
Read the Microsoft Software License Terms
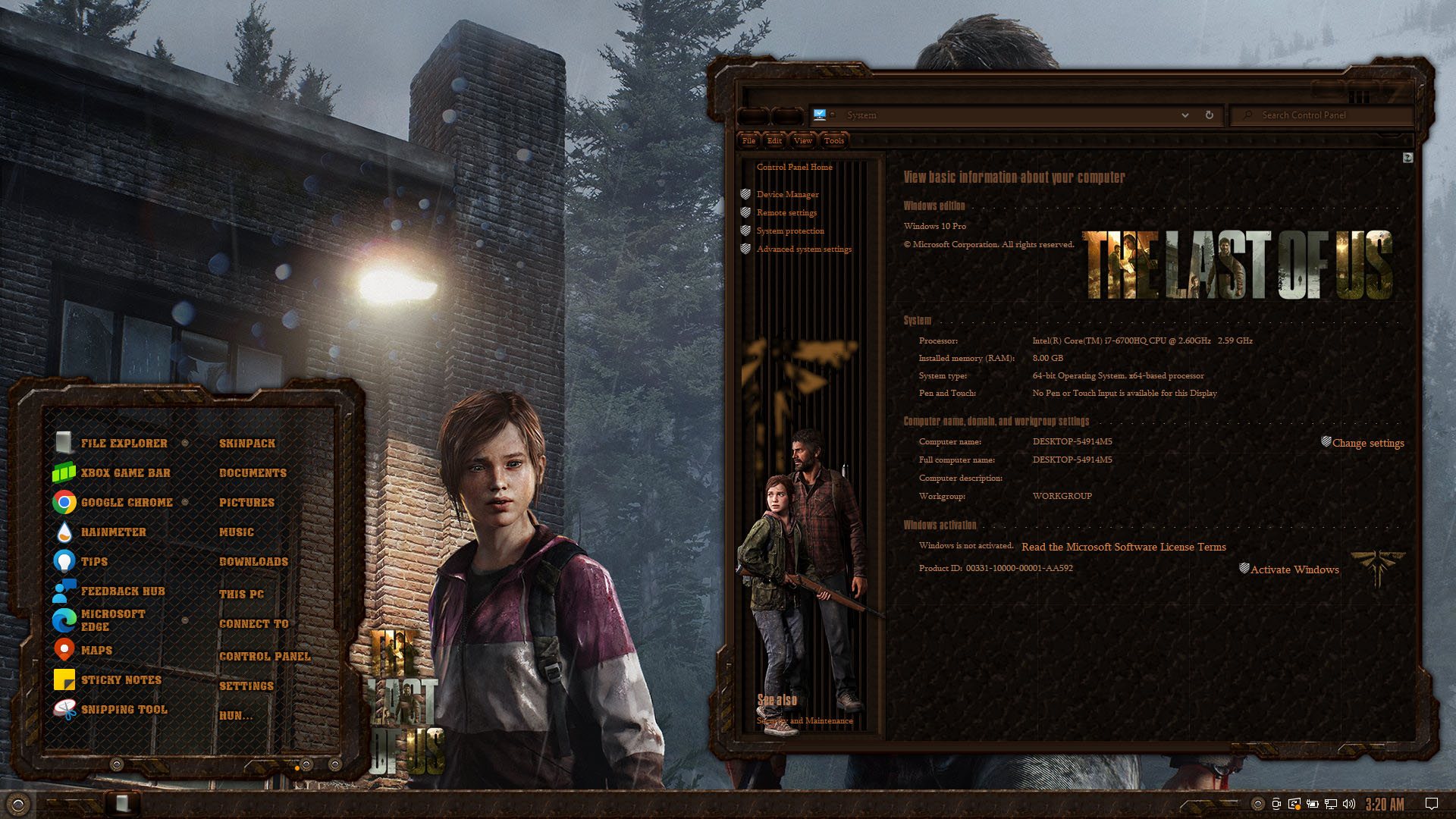click(x=1123, y=547)
